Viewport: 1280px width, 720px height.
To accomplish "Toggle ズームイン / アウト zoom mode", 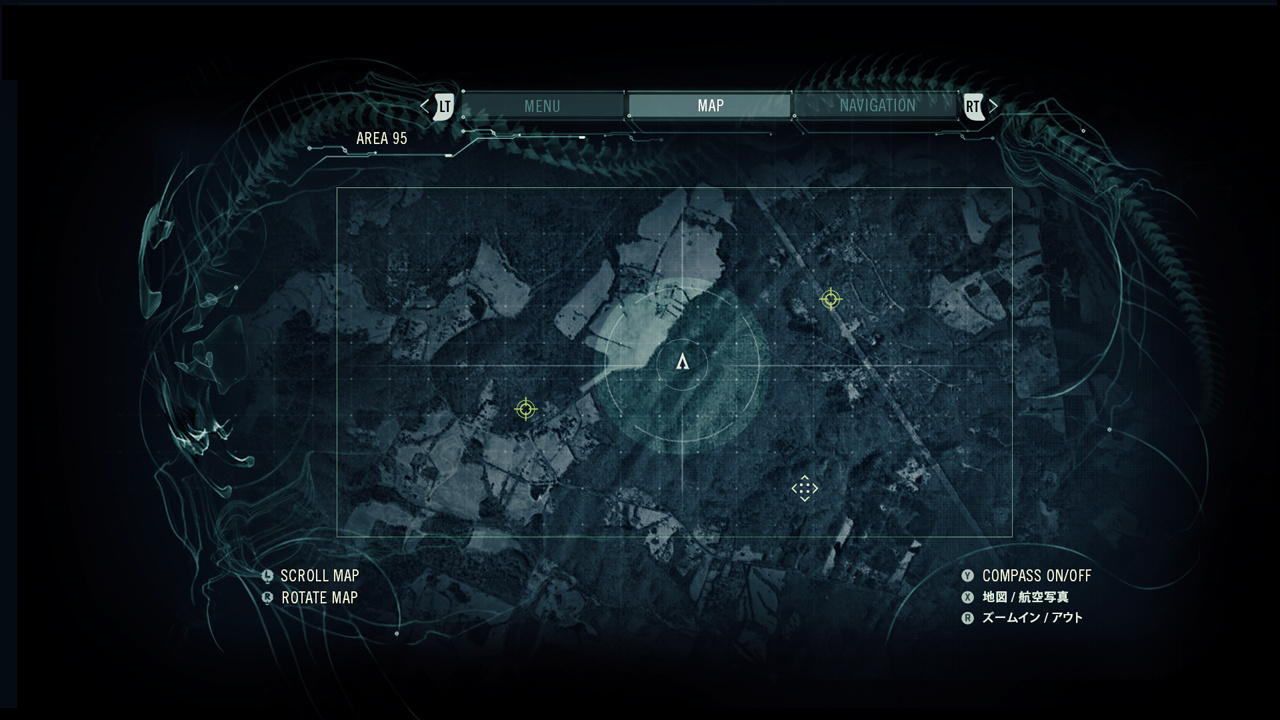I will click(1035, 618).
